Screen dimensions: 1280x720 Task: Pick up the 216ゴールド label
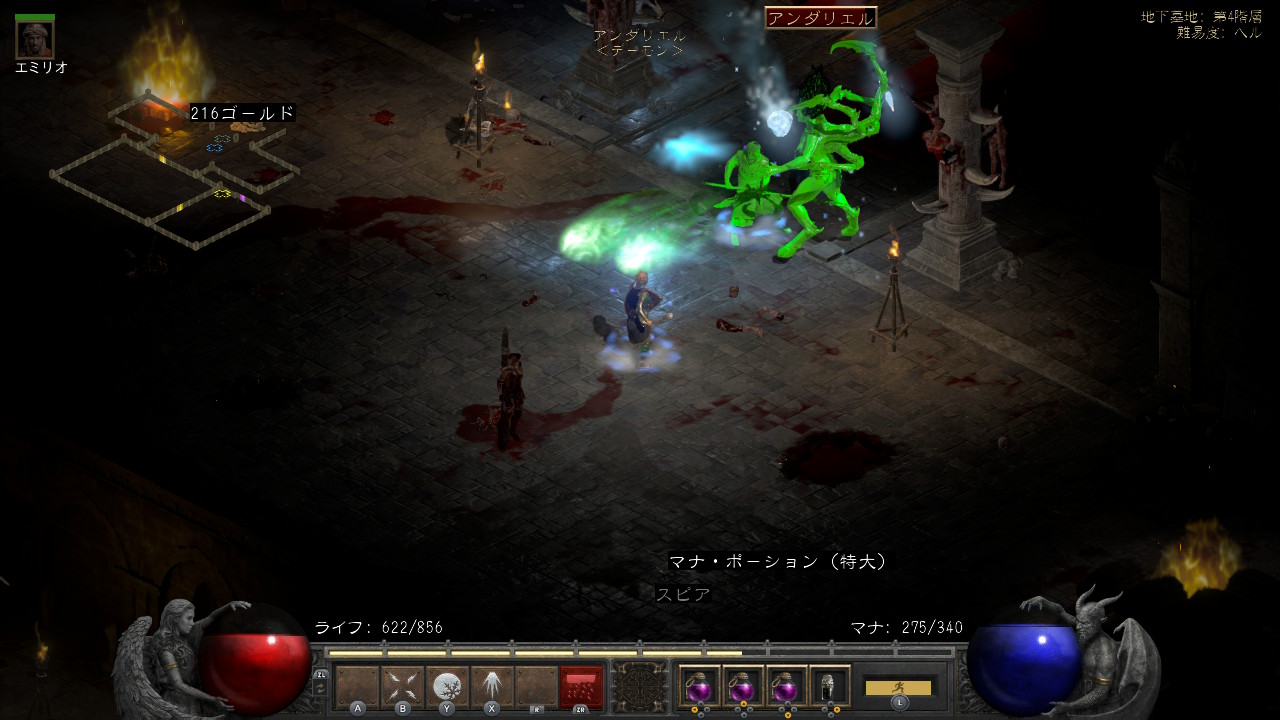pyautogui.click(x=242, y=113)
